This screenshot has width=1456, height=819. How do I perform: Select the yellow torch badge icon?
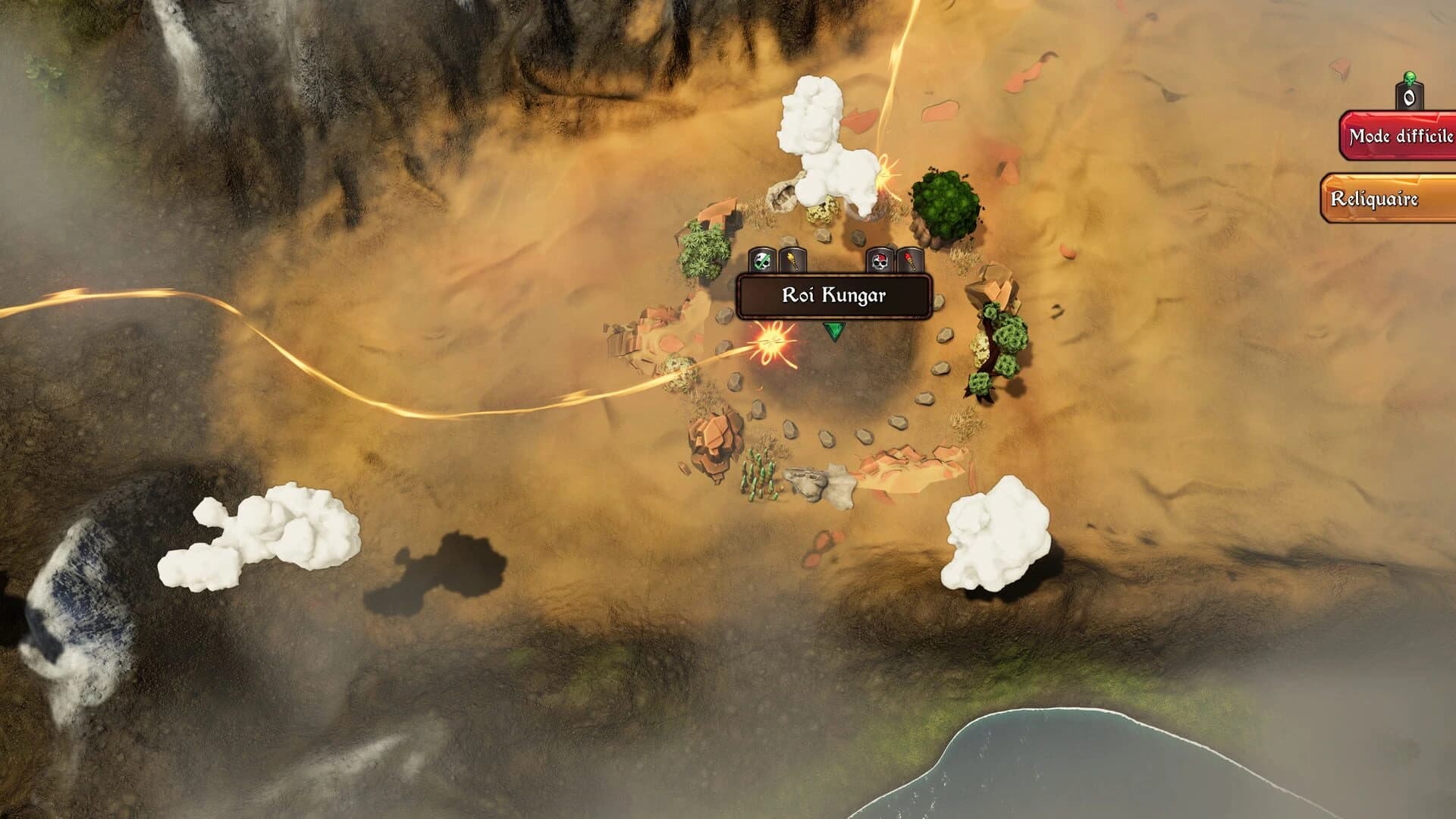point(791,261)
